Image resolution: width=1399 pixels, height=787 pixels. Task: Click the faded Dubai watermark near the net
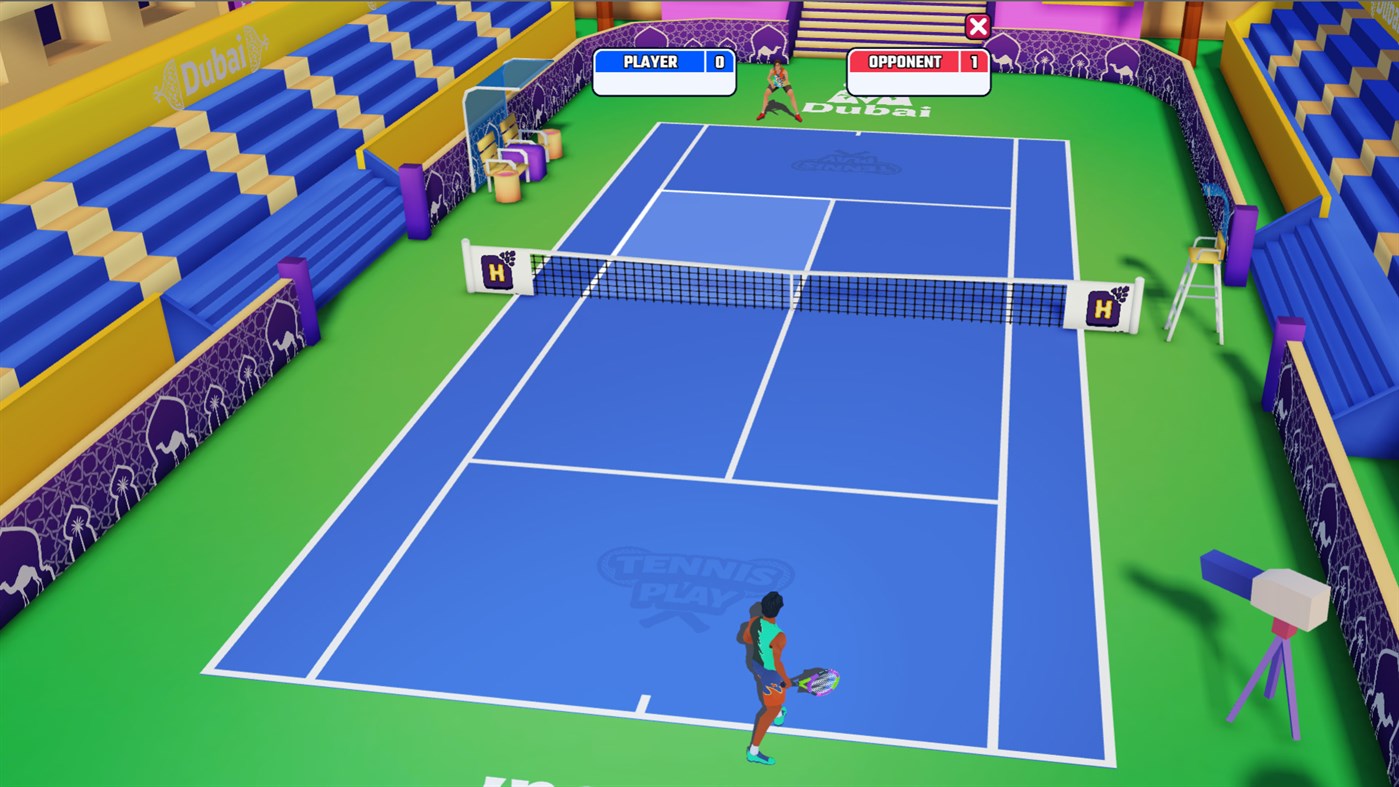[845, 160]
